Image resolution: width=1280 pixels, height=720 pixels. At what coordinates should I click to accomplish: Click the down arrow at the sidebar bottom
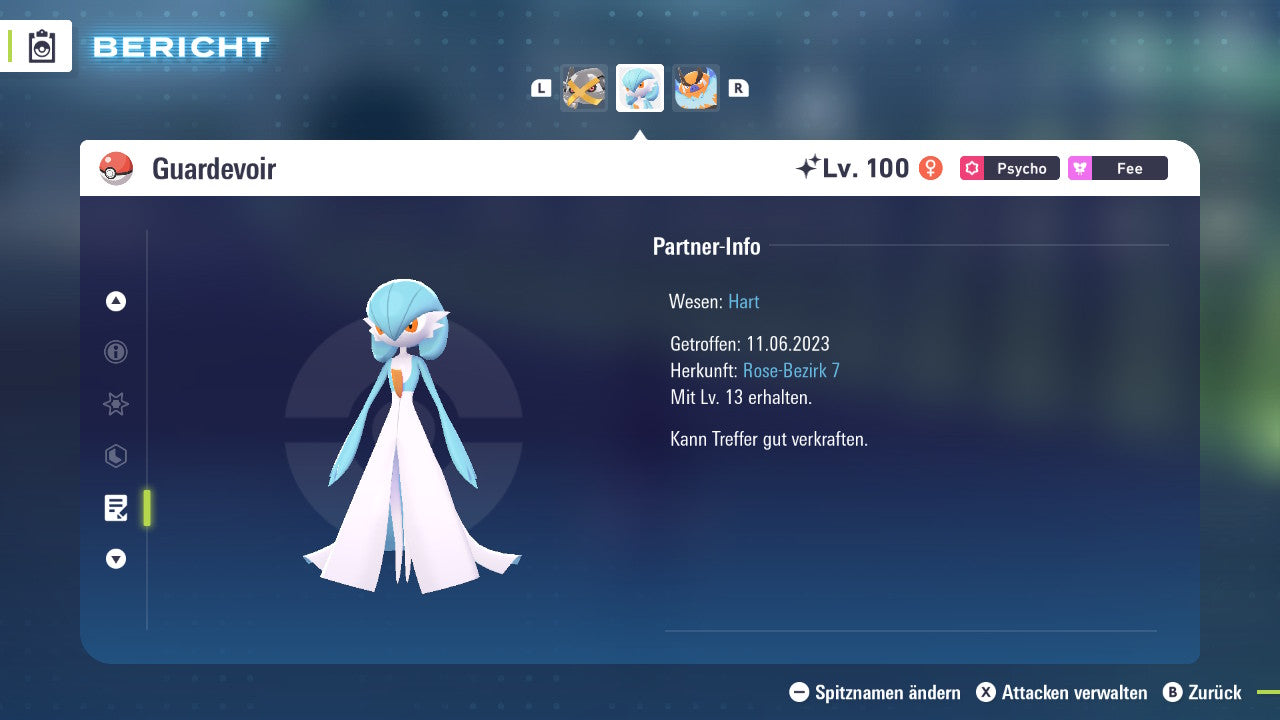click(x=115, y=559)
